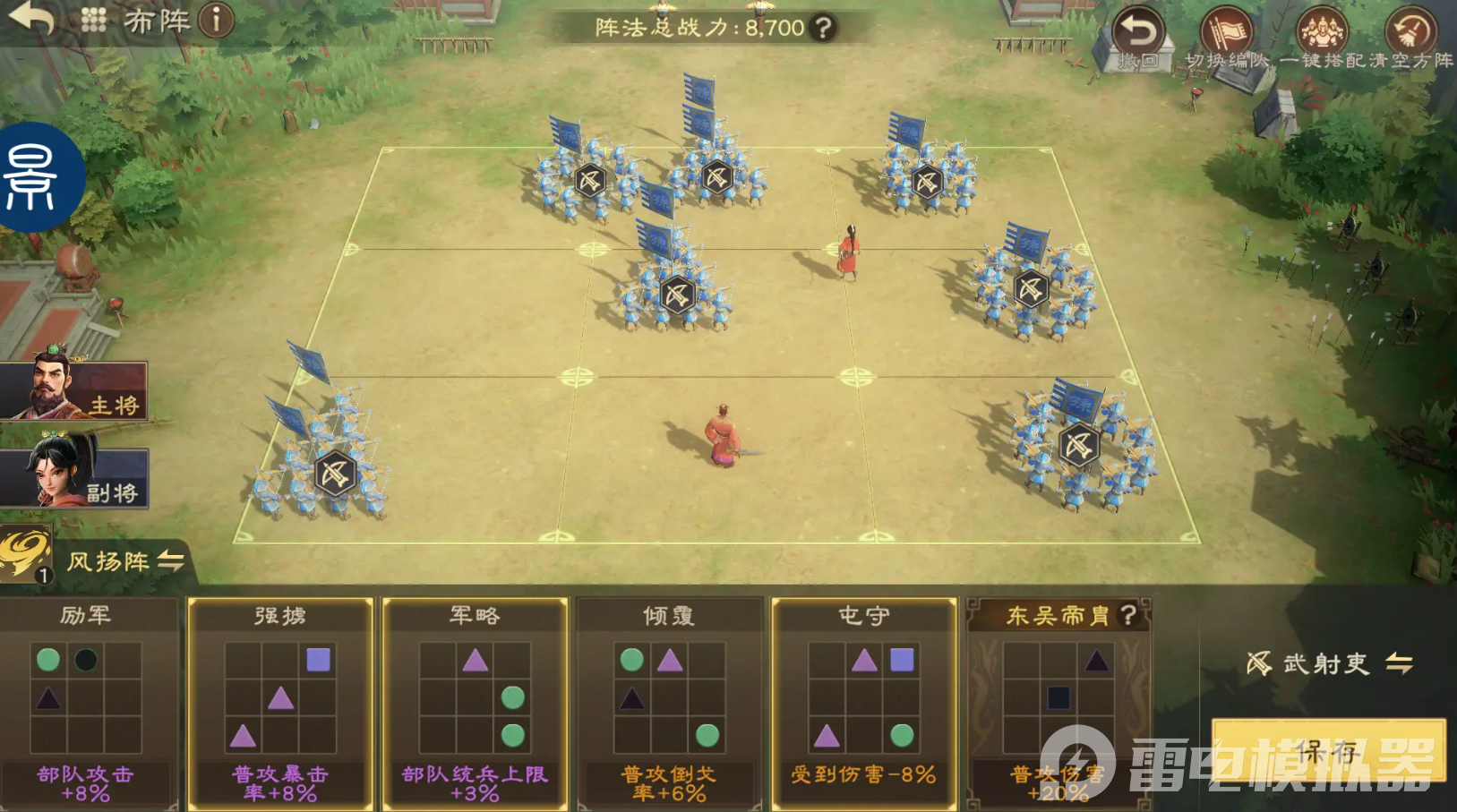Undo the last move with 撤回
Image resolution: width=1457 pixels, height=812 pixels.
coord(1138,38)
